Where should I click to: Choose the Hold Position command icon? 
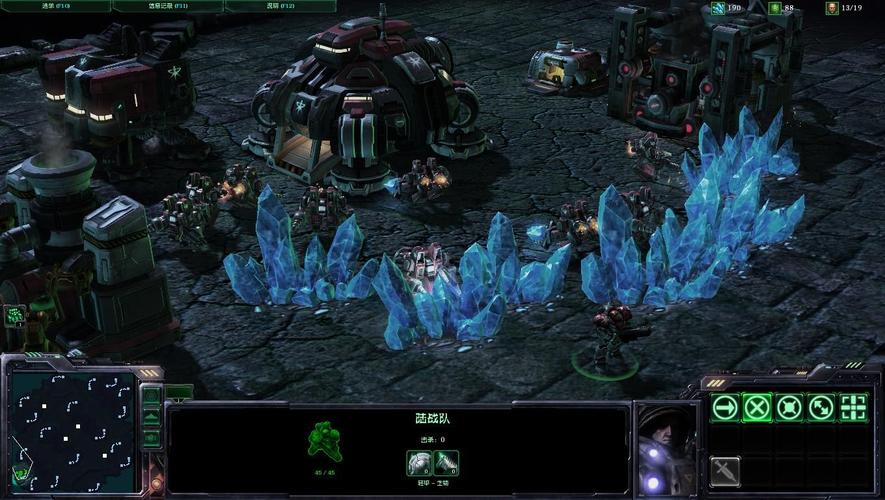(789, 407)
